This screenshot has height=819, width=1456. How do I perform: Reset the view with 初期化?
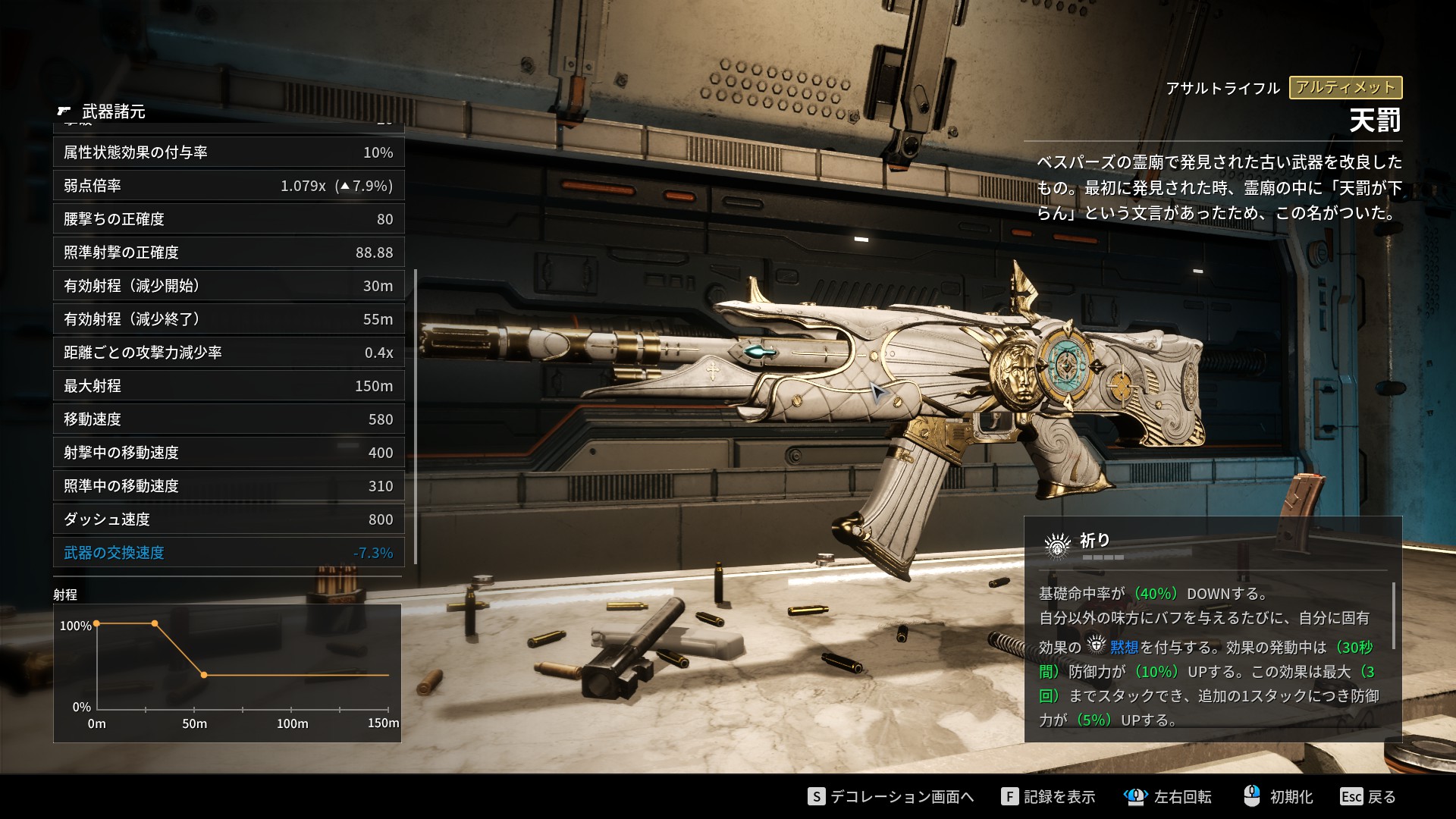click(1279, 796)
